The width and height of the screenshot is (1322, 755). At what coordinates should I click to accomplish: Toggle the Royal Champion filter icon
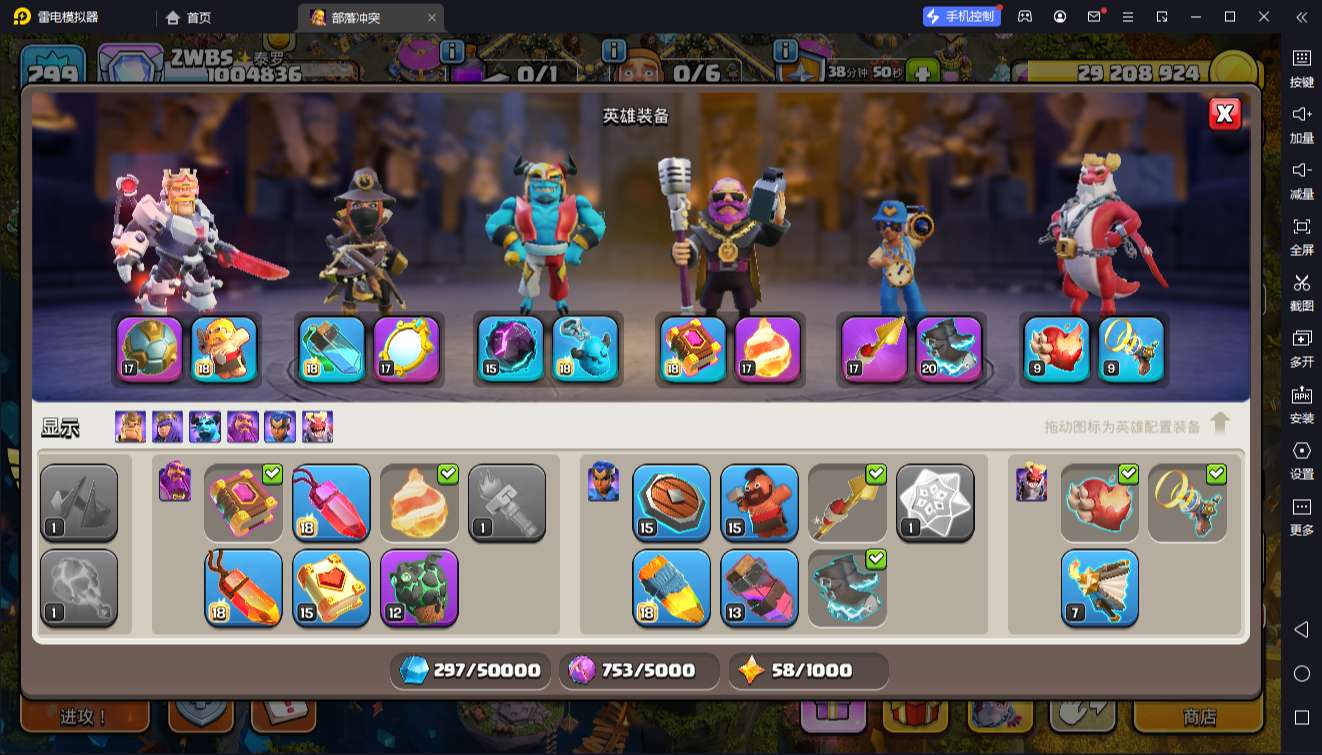pyautogui.click(x=280, y=427)
